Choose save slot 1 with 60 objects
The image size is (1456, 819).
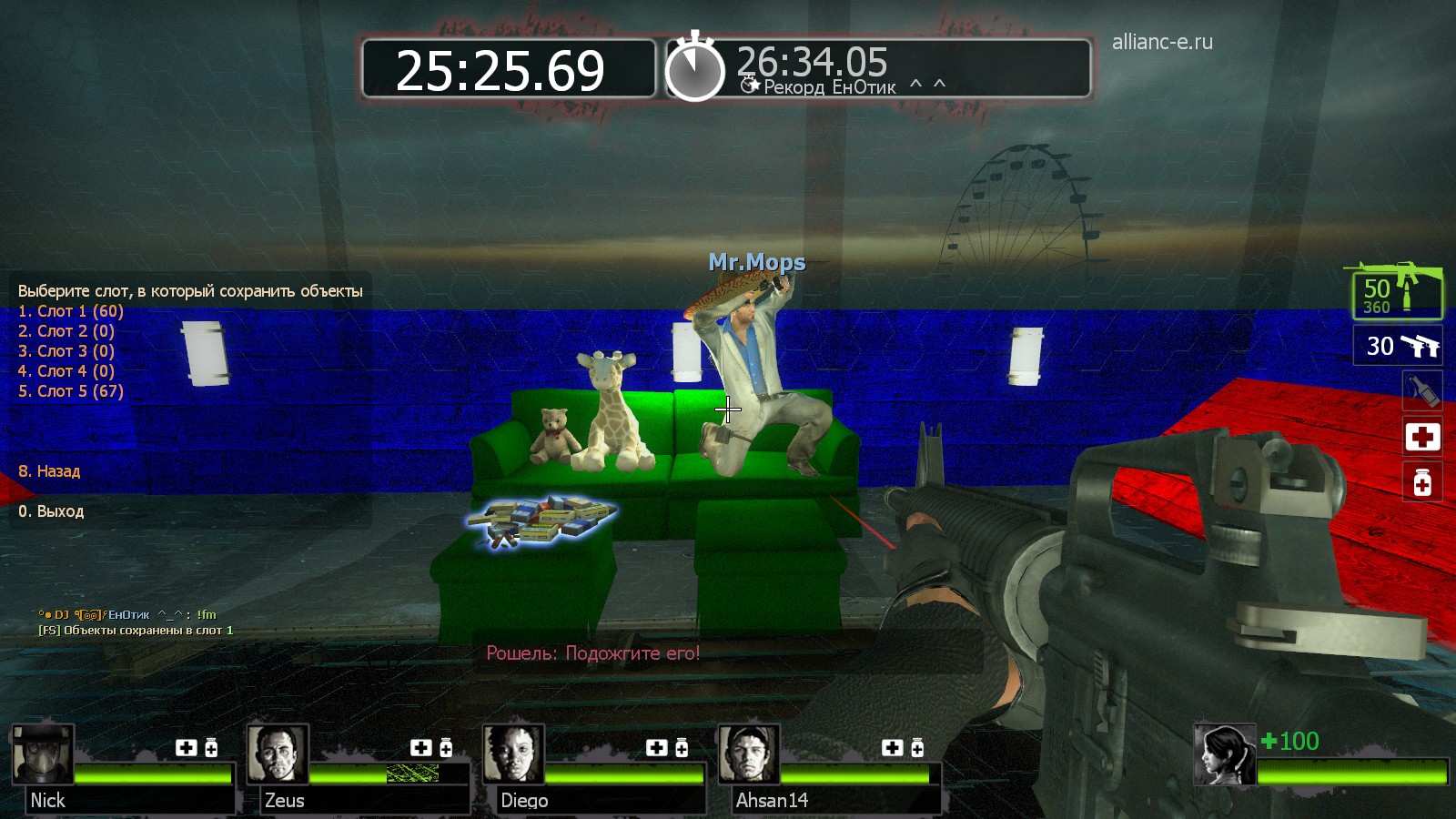[x=71, y=311]
